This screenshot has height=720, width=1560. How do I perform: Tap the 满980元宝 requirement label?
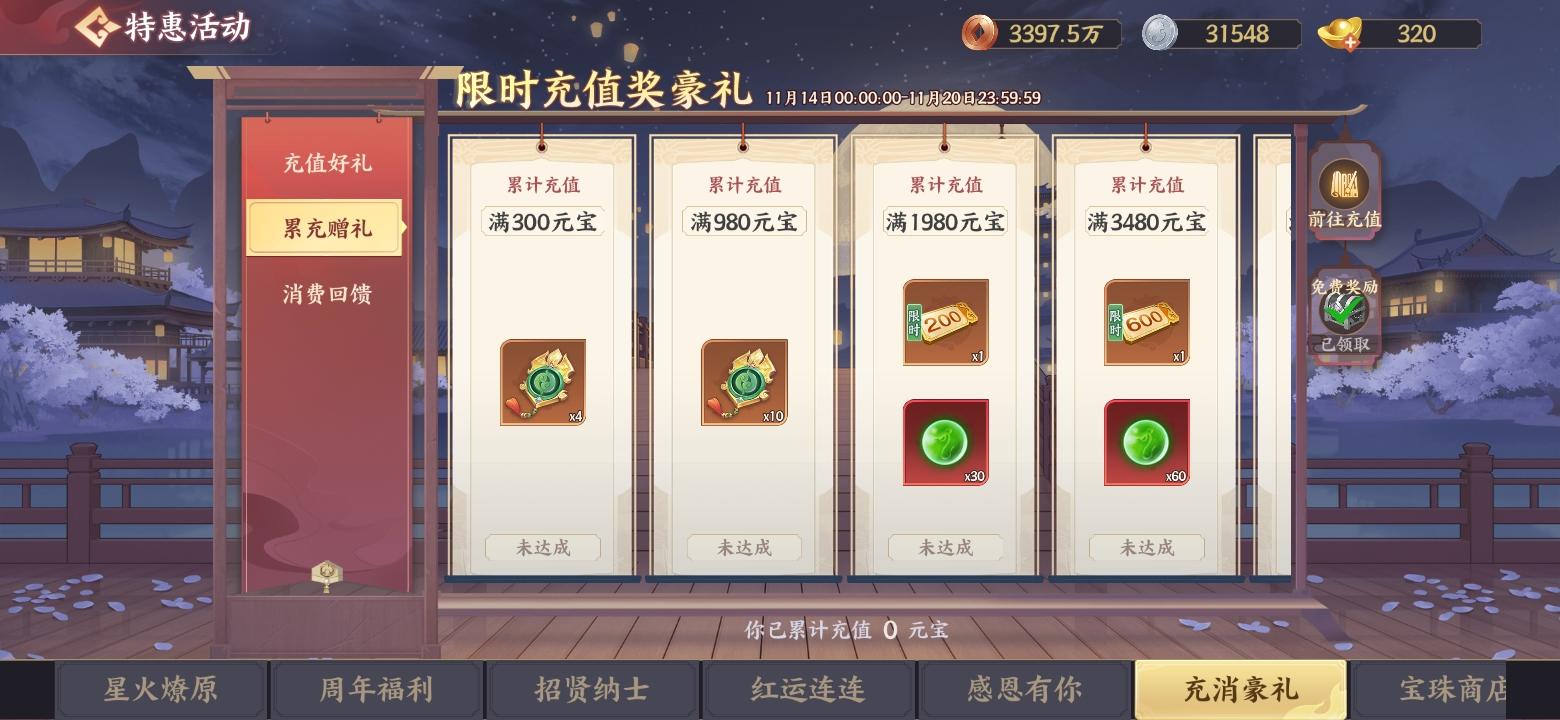coord(744,221)
